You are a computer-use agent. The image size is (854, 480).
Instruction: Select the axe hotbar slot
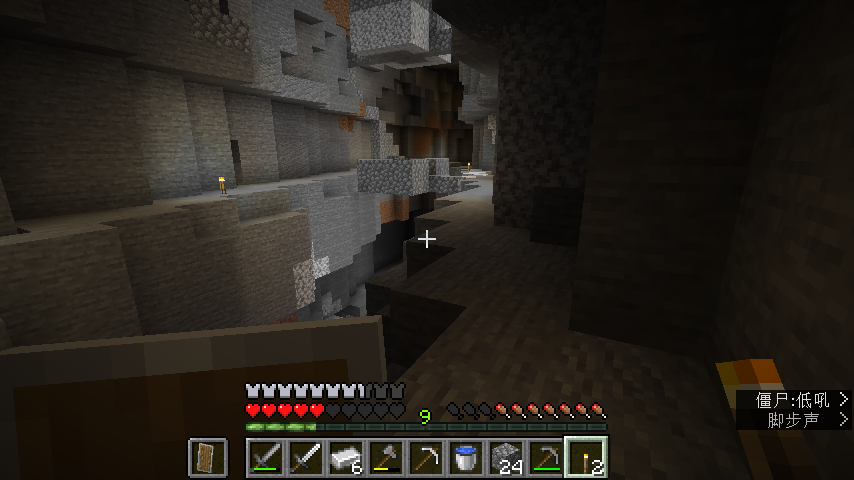[x=386, y=457]
